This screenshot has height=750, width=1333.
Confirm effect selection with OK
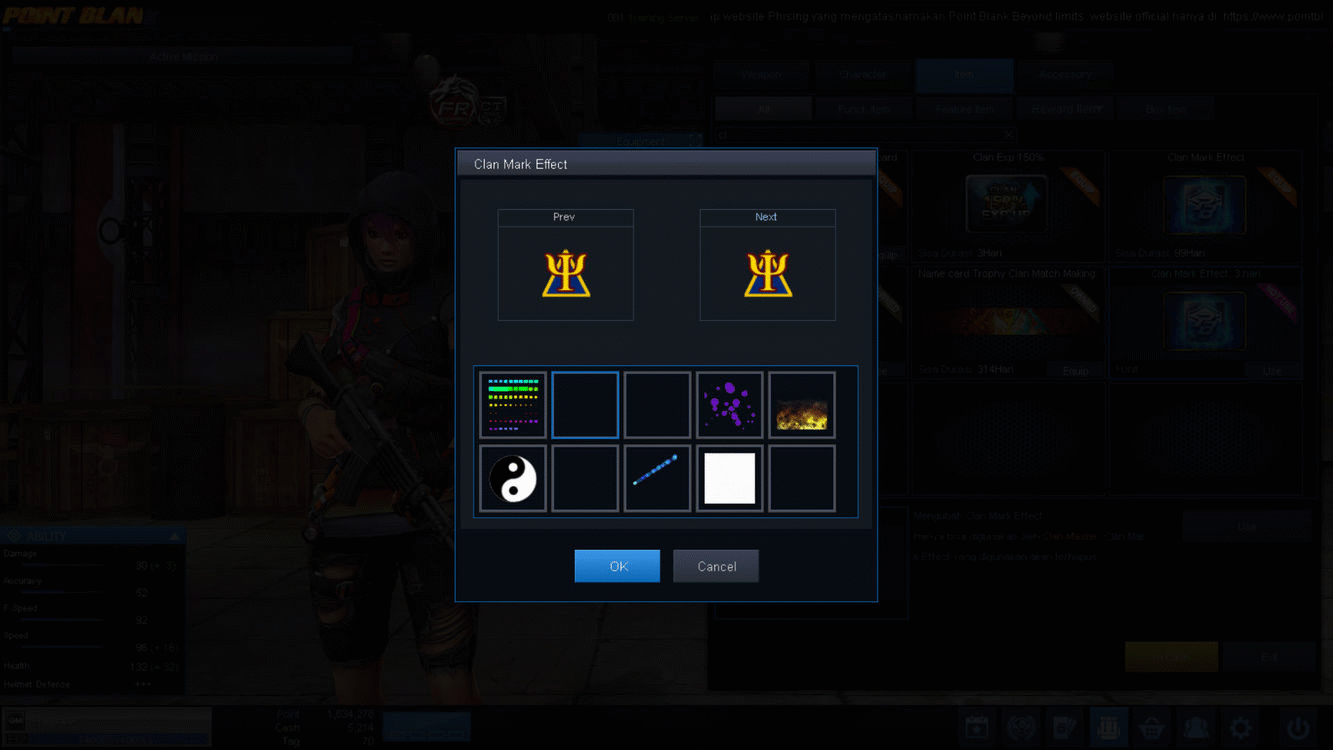617,565
